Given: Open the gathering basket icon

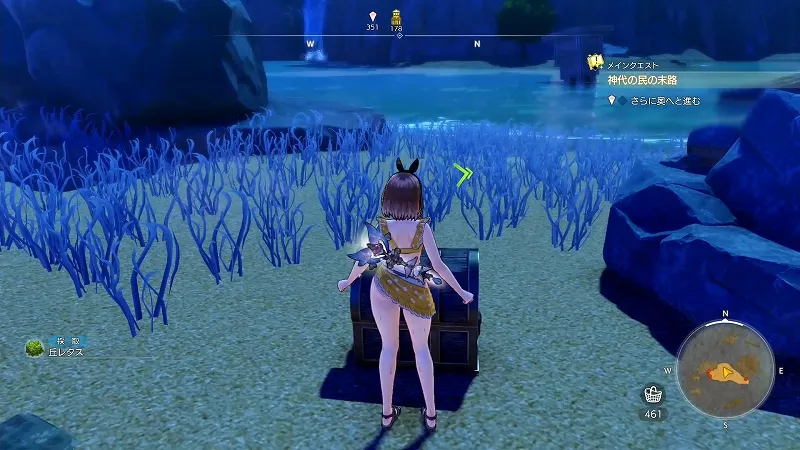Looking at the screenshot, I should (654, 394).
